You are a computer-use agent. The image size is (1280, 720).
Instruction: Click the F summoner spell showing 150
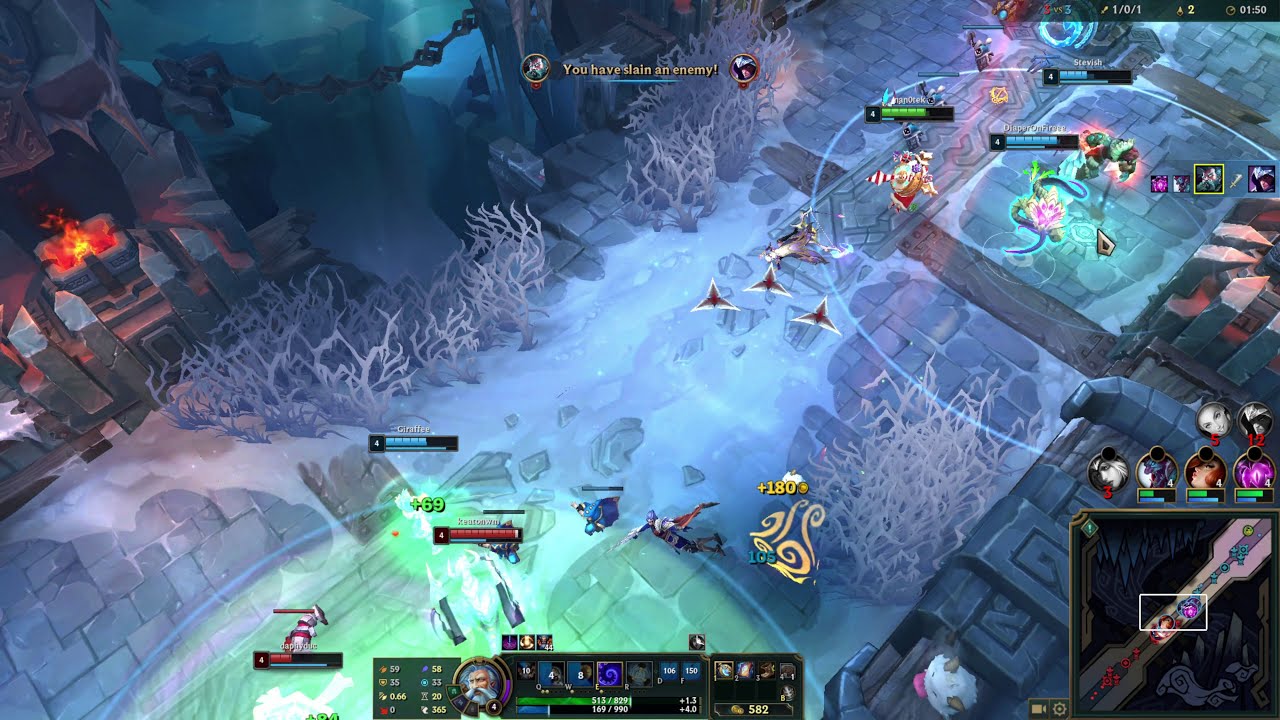click(x=690, y=671)
